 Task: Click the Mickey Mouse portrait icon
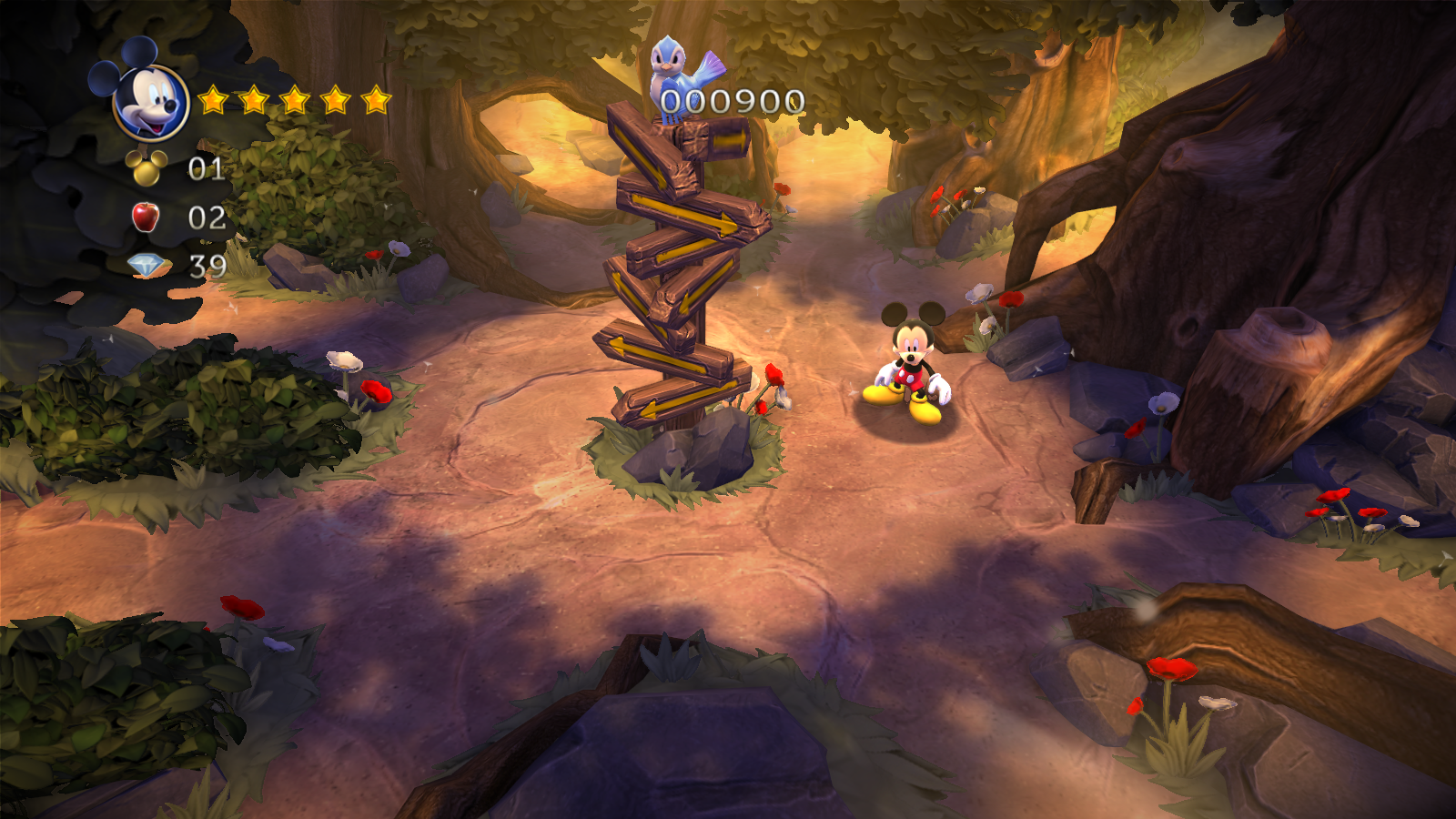click(150, 100)
